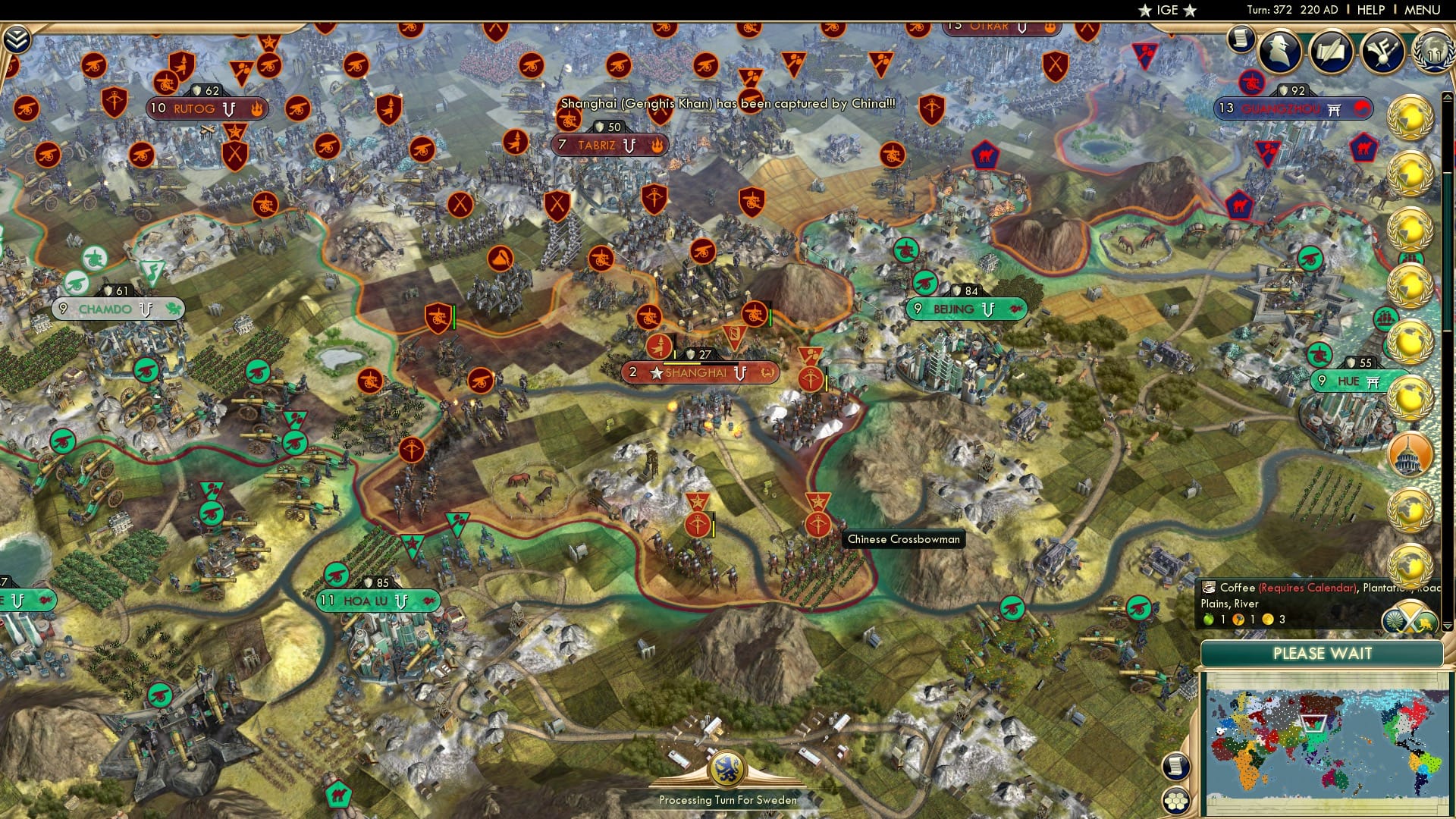Click the Beijing city banner
This screenshot has width=1456, height=819.
[965, 309]
